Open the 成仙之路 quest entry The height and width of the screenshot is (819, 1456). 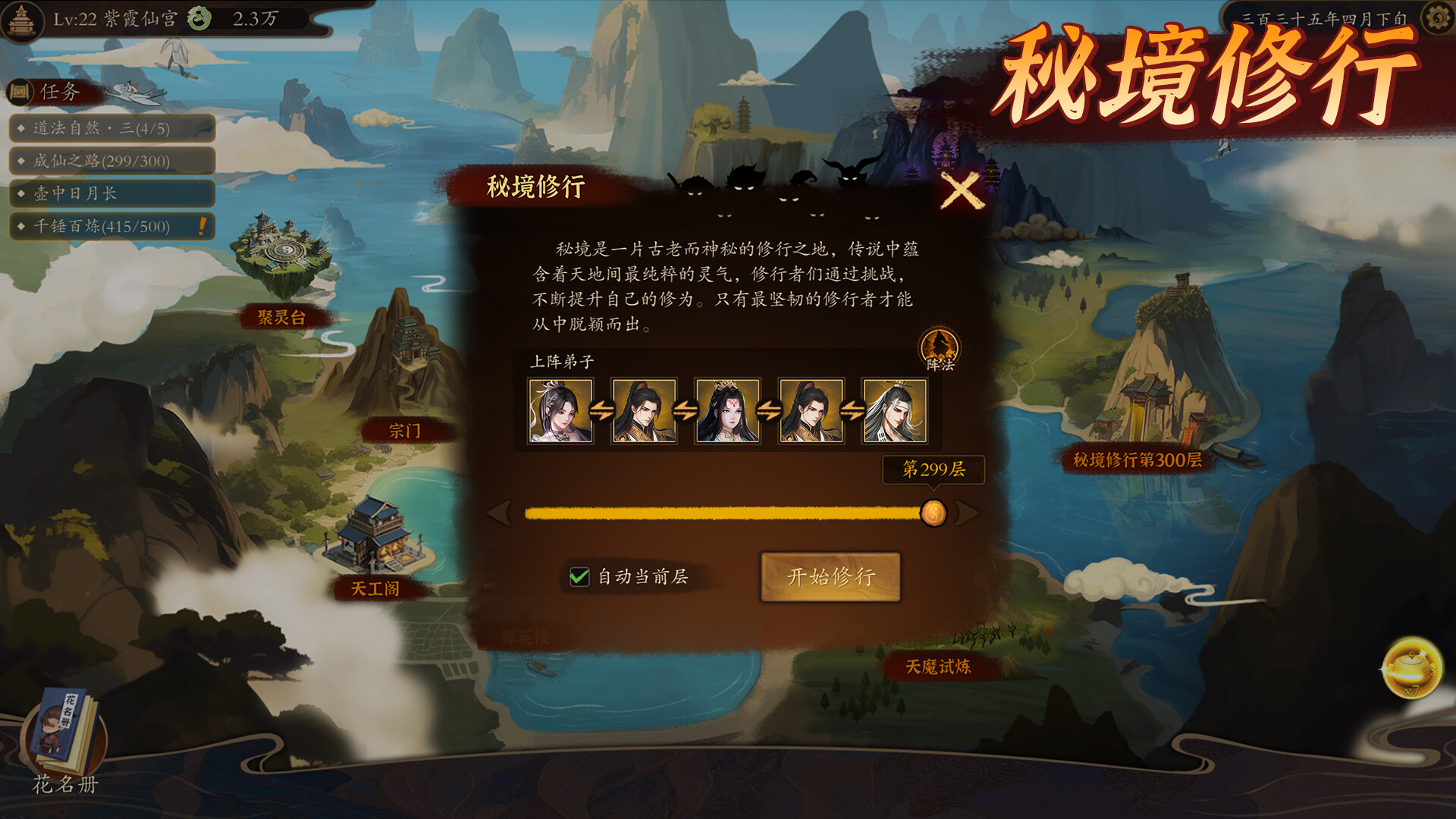click(112, 161)
